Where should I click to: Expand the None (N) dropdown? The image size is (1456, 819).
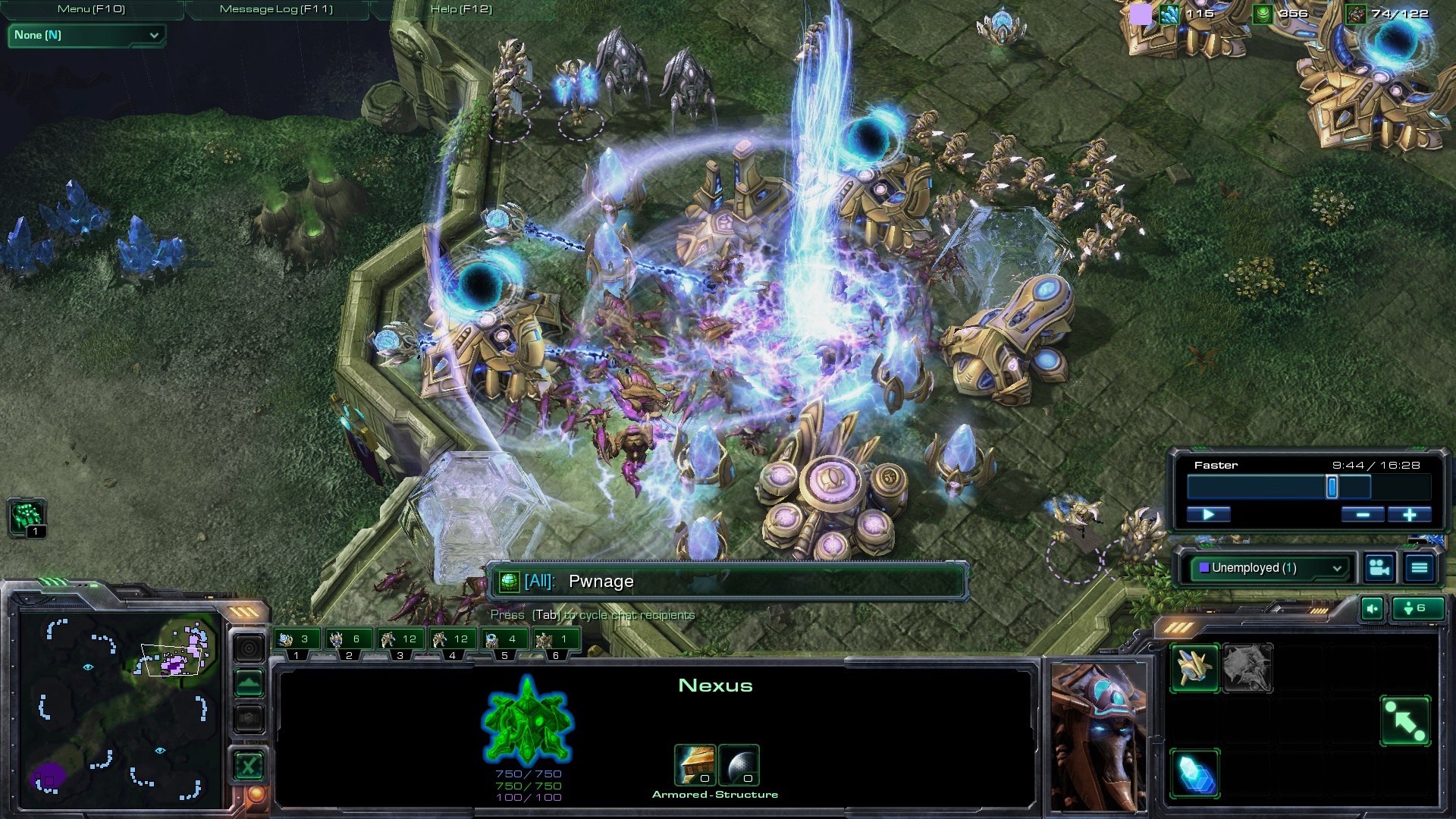click(86, 35)
